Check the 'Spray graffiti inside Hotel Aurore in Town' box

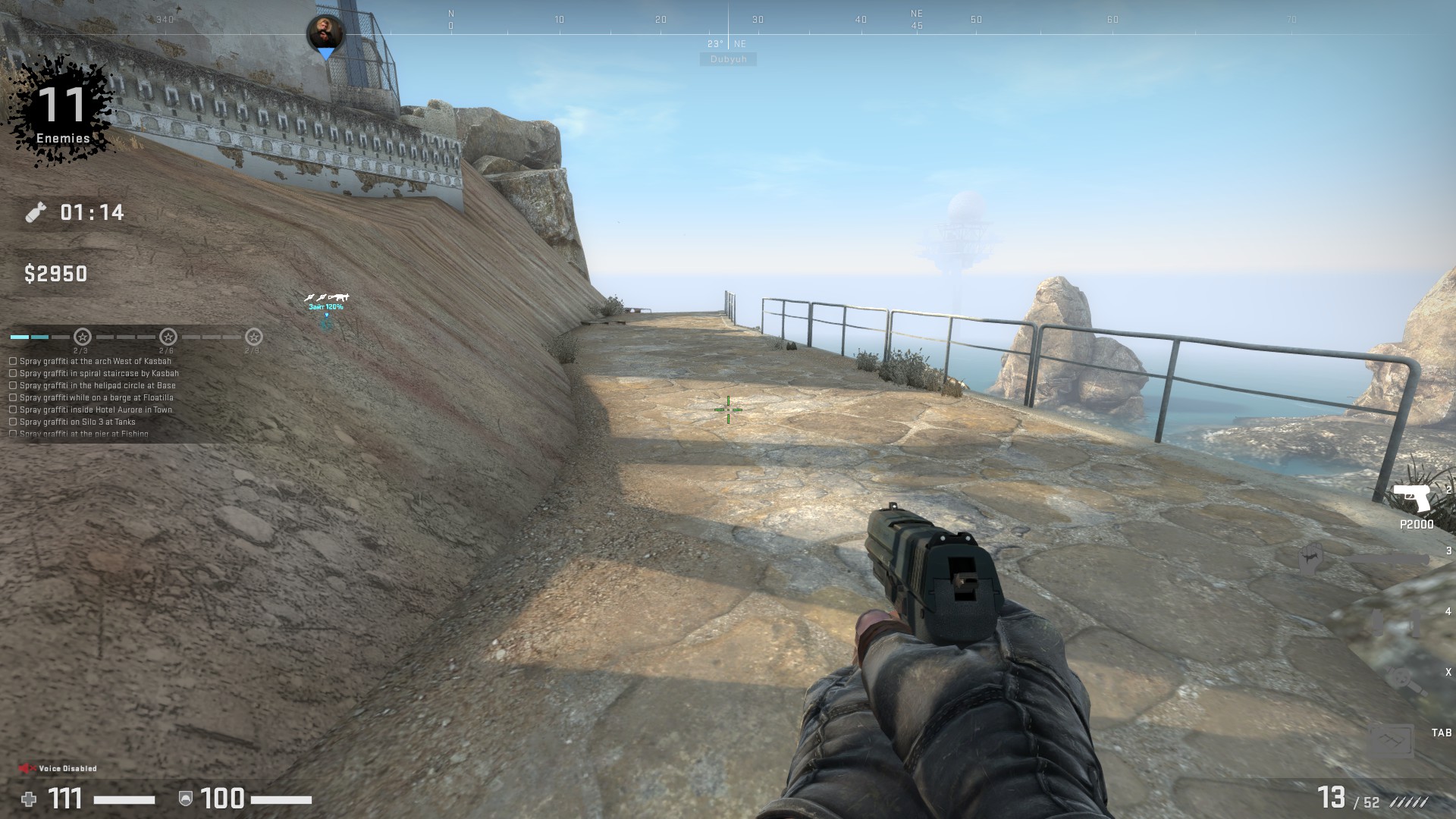point(12,409)
